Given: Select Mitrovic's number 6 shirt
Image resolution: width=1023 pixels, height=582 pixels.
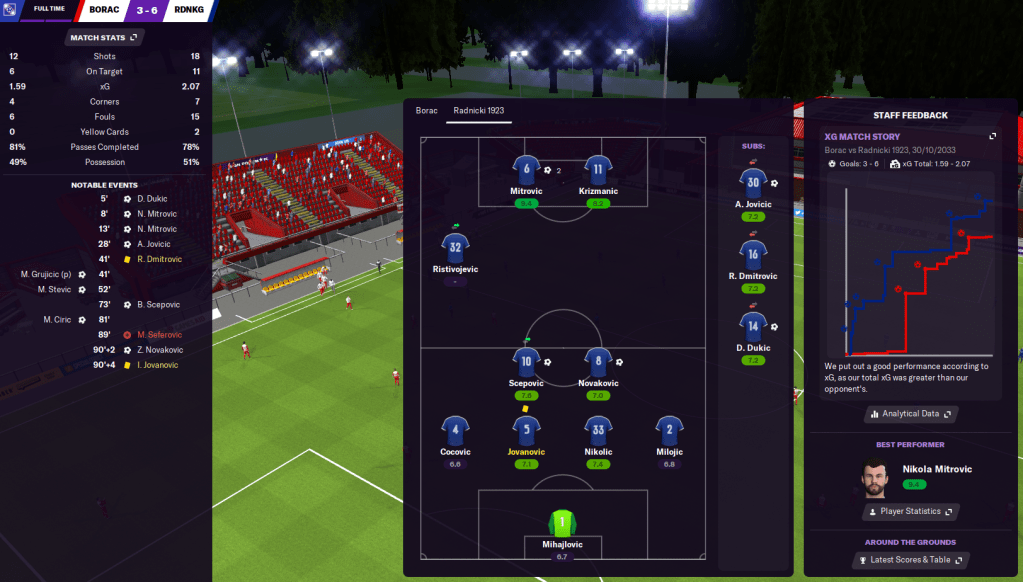Looking at the screenshot, I should [526, 169].
